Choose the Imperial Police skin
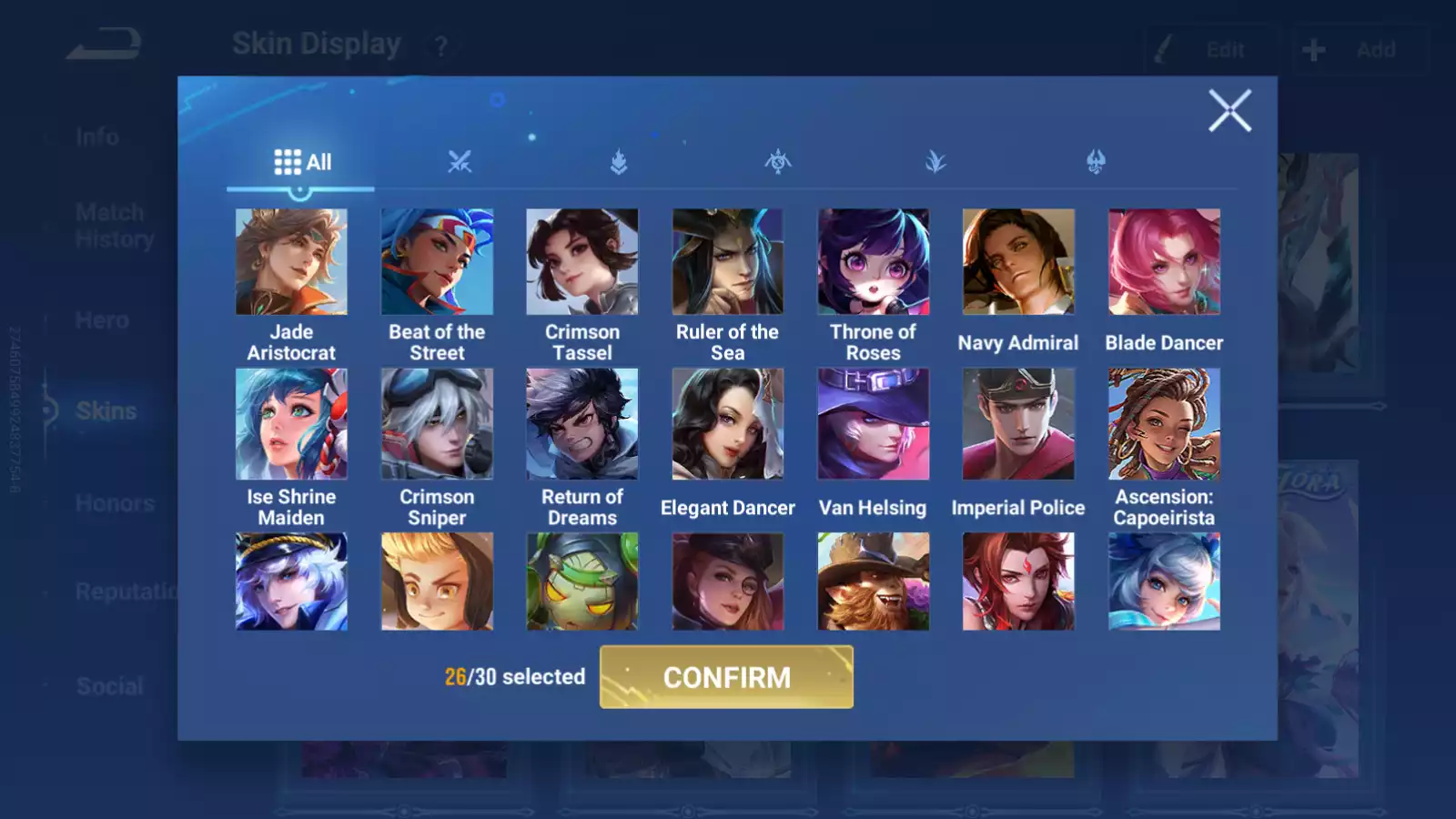1456x819 pixels. (x=1018, y=424)
